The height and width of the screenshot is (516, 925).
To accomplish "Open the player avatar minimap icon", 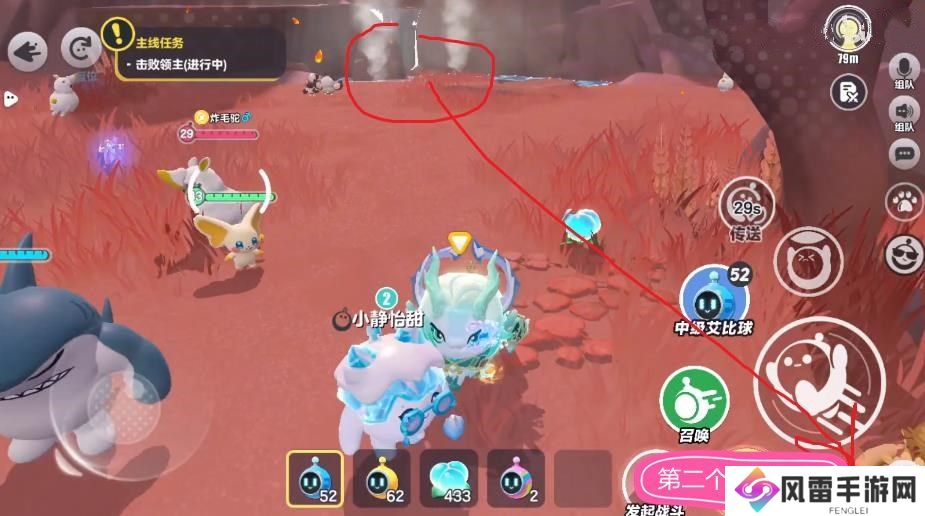I will pos(850,28).
